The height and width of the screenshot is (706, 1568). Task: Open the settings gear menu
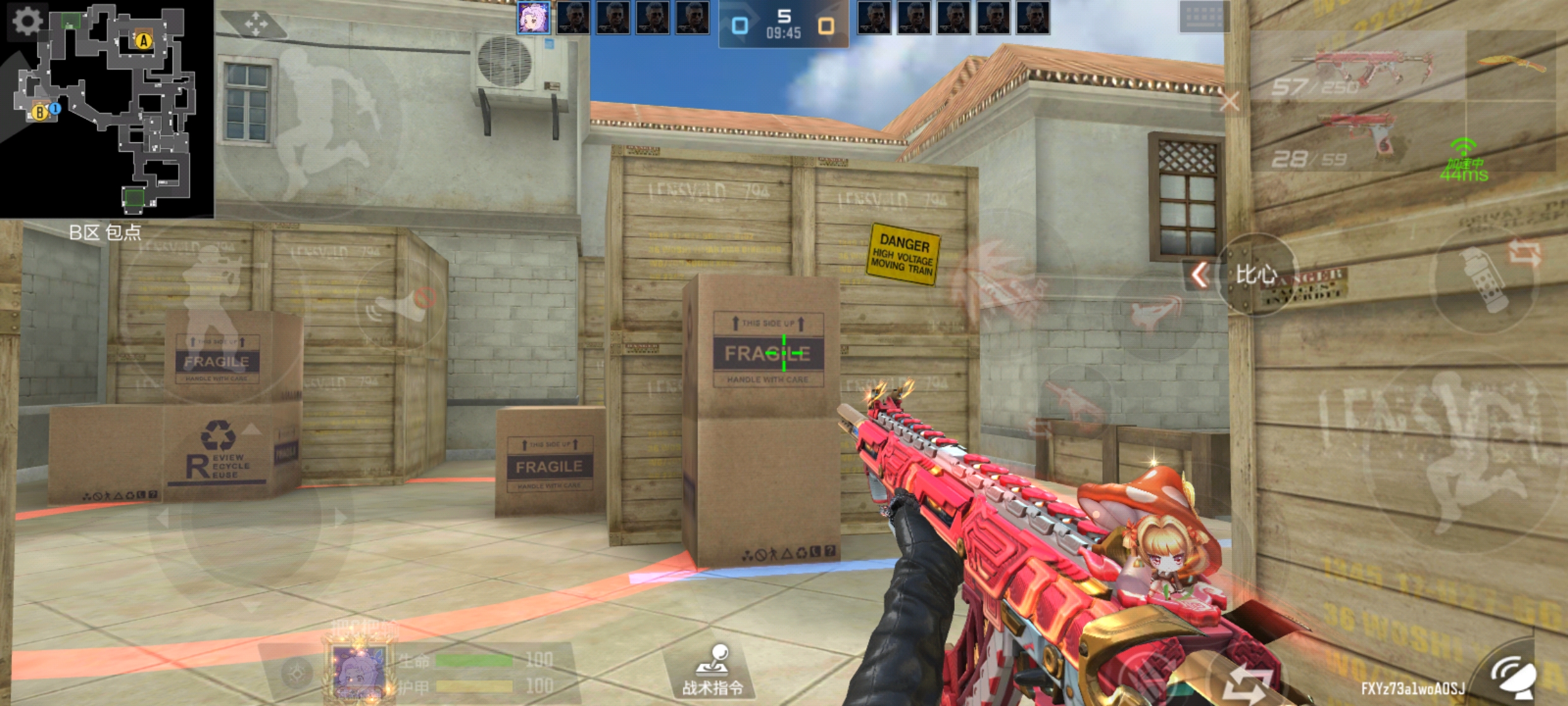pyautogui.click(x=27, y=20)
